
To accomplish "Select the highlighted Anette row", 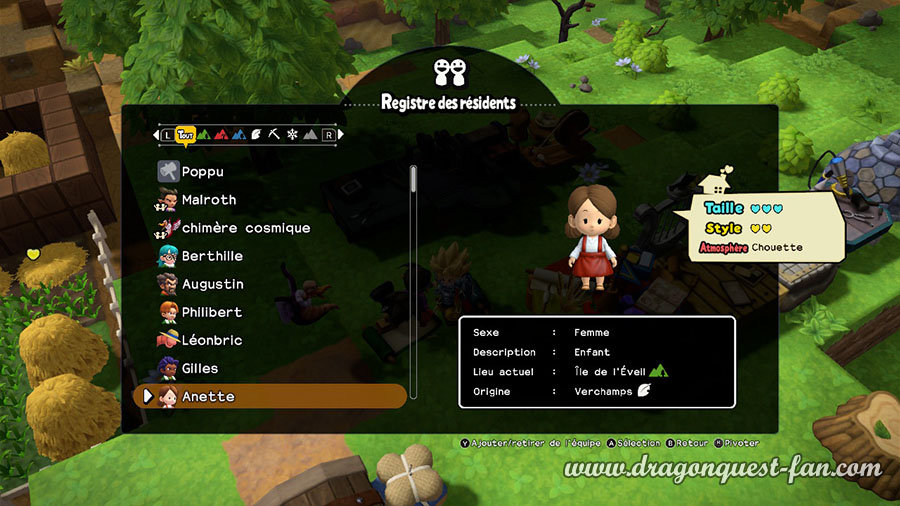I will point(270,396).
